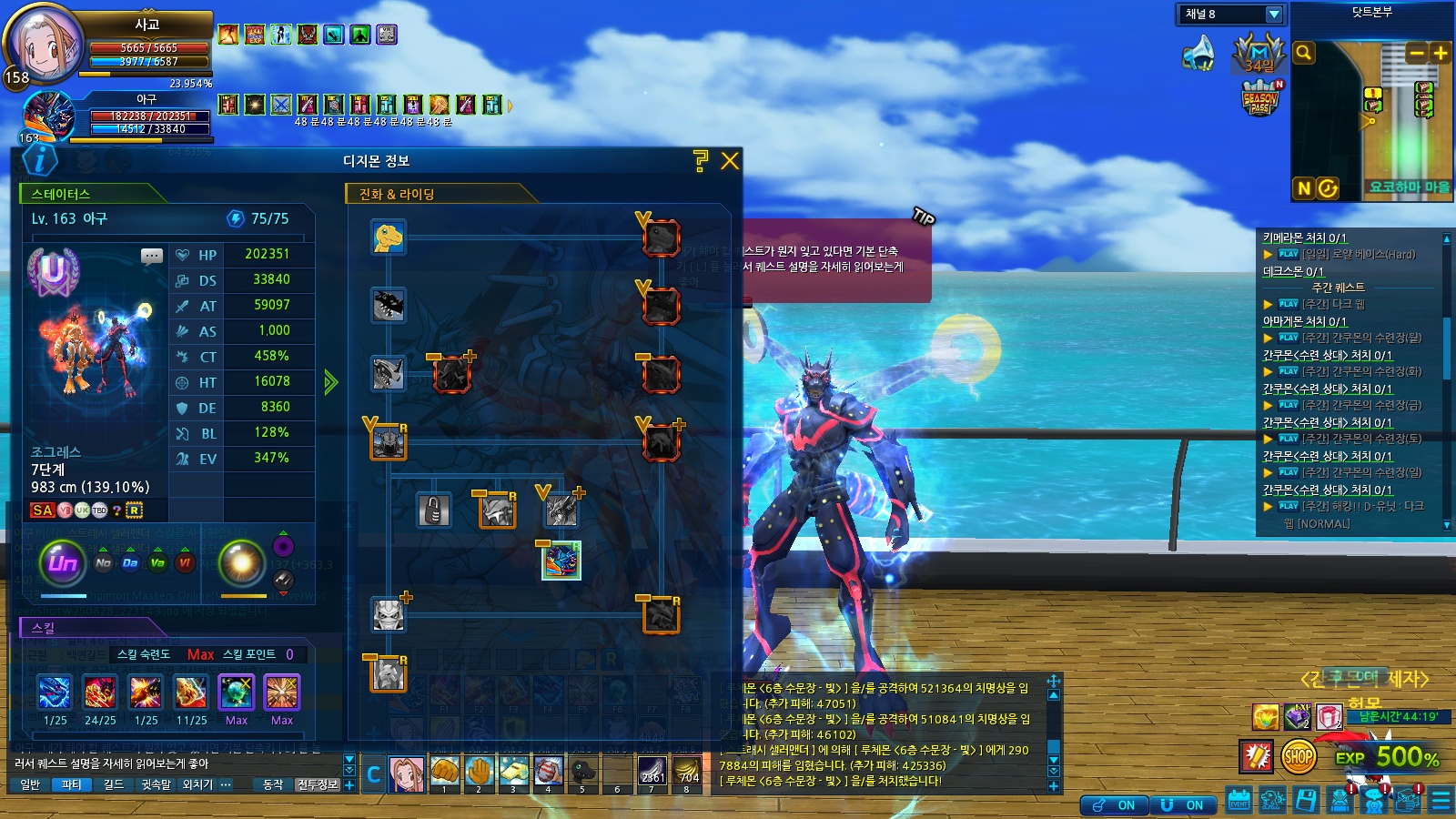Open the EVENT calendar menu icon
Image resolution: width=1456 pixels, height=819 pixels.
tap(1239, 801)
